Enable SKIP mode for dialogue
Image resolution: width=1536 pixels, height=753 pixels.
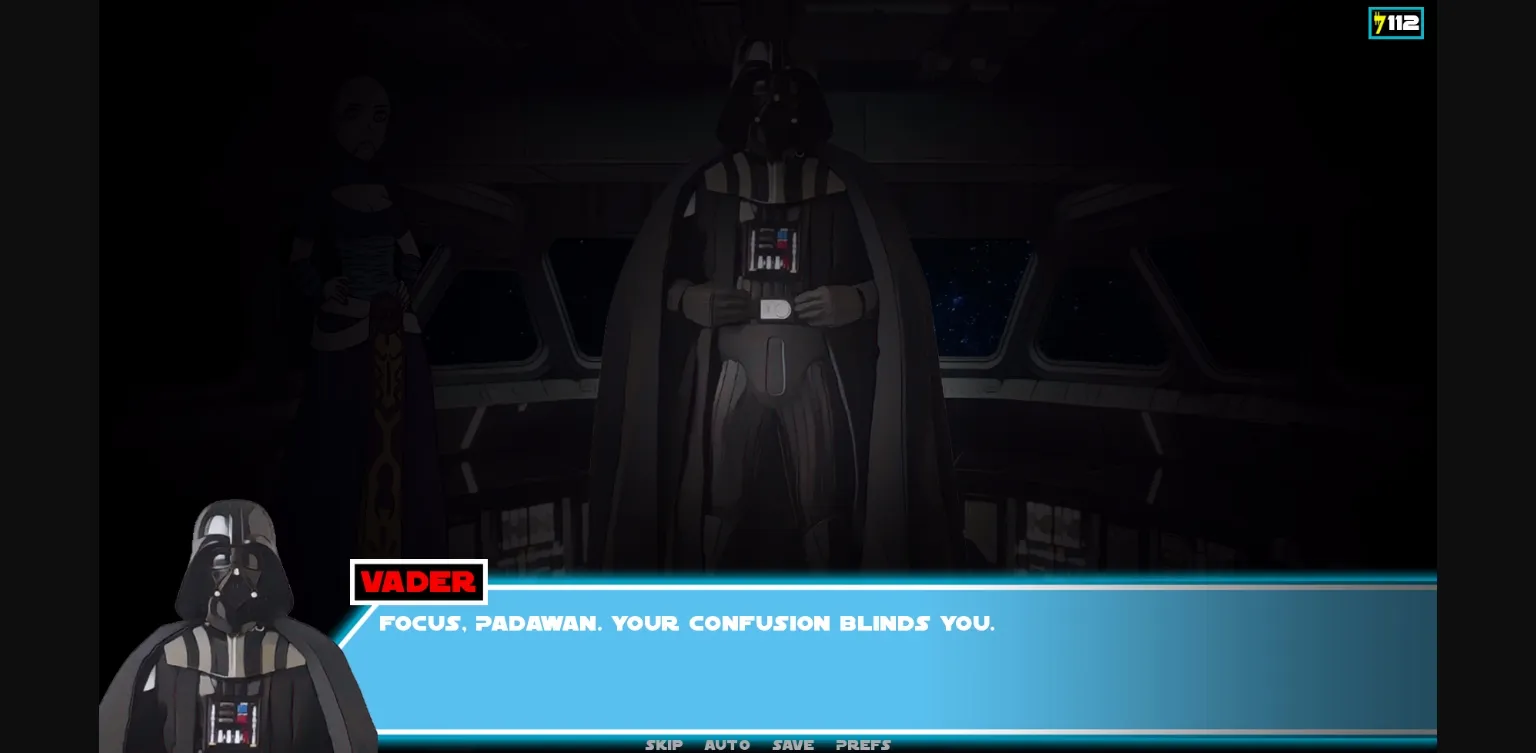[x=664, y=744]
